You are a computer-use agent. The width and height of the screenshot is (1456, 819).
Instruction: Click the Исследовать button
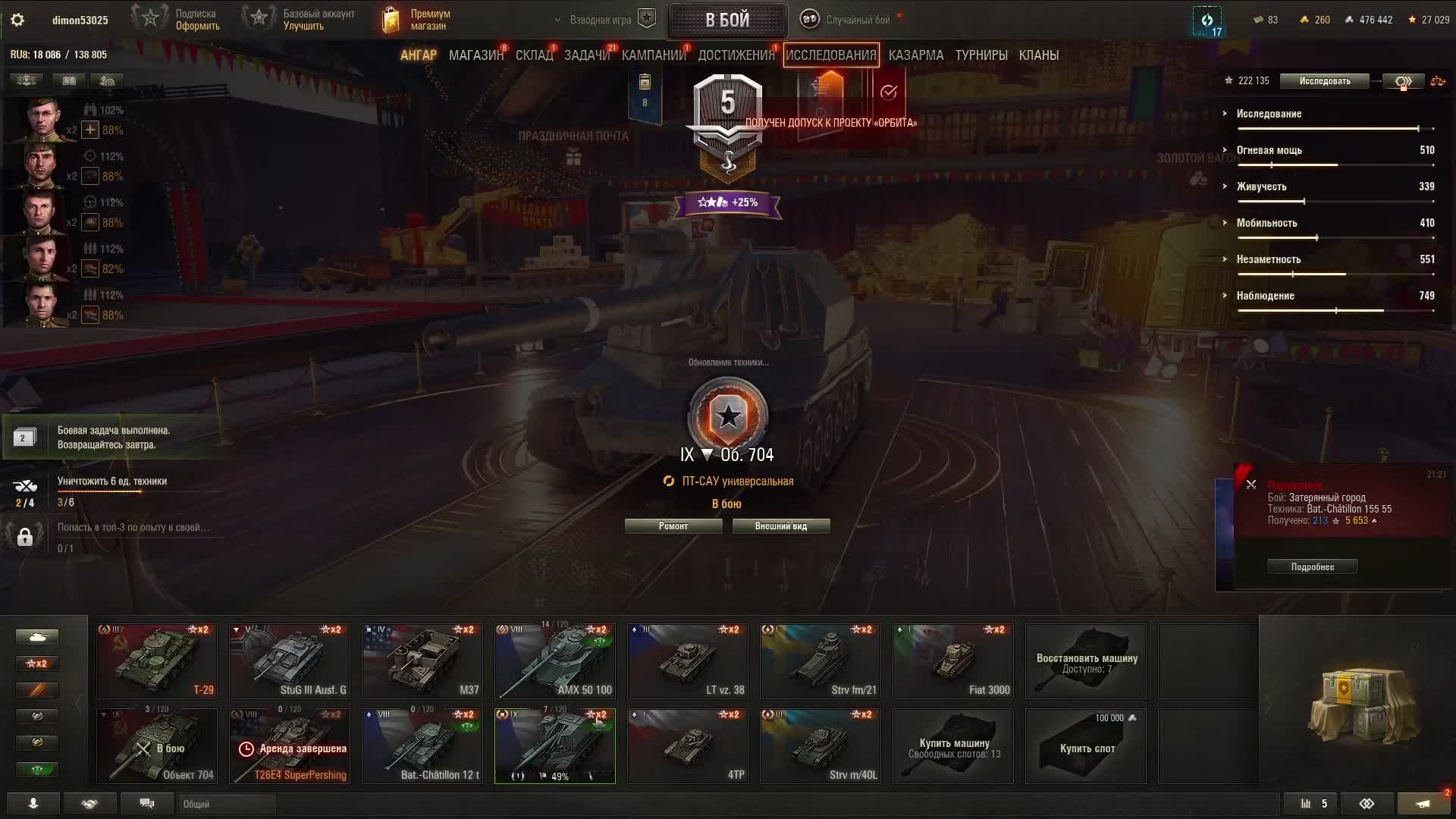click(1324, 81)
